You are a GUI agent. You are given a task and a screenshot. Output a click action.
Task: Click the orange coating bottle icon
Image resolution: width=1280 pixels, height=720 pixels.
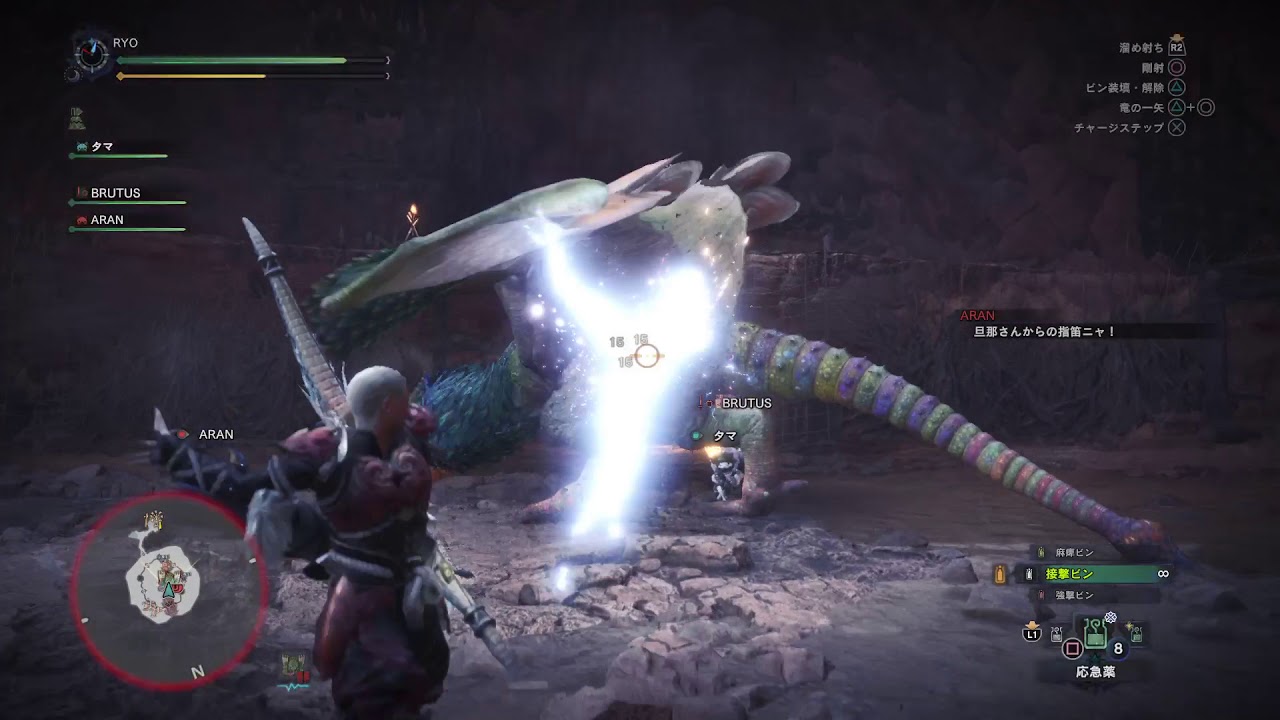click(1000, 574)
